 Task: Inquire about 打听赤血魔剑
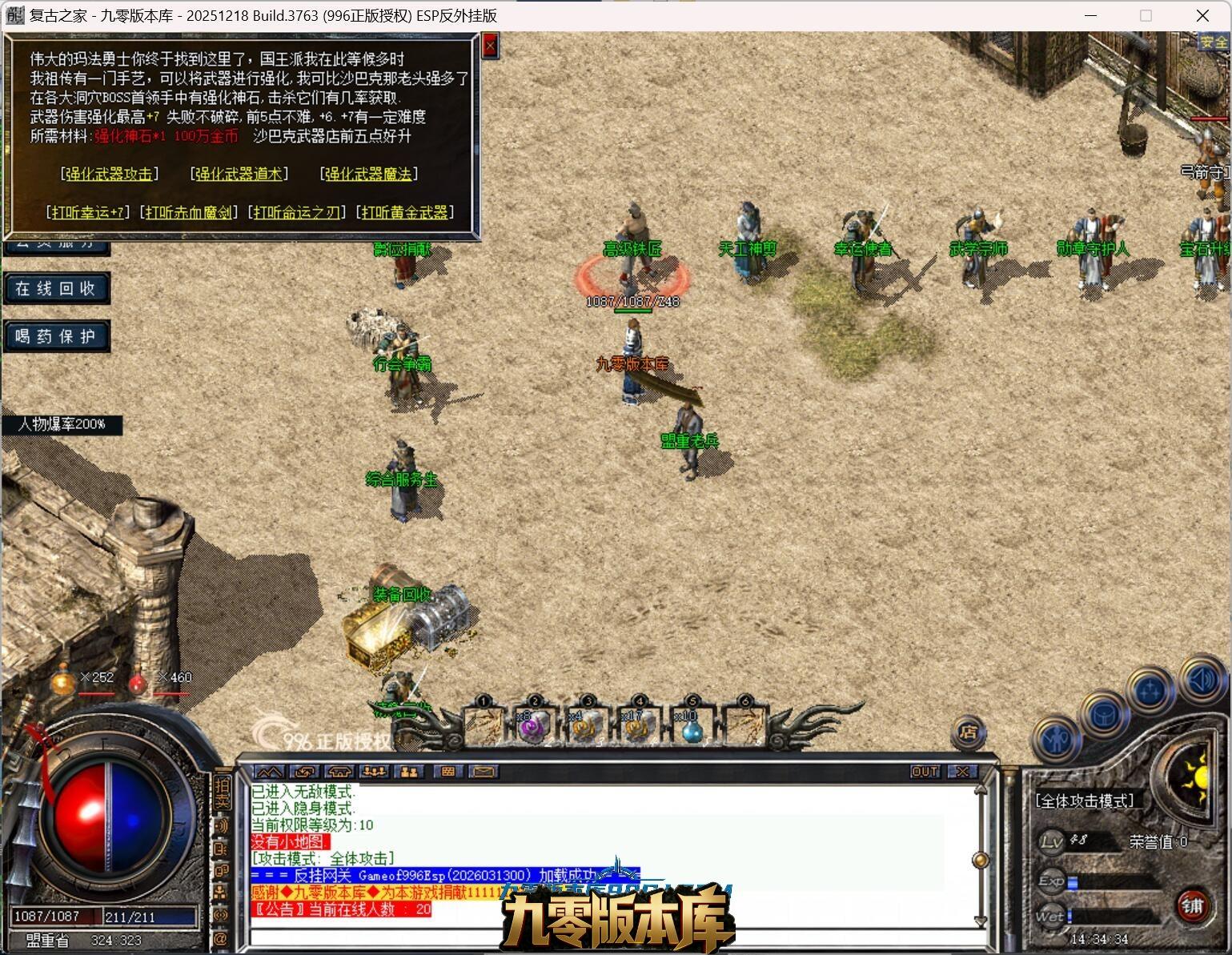pyautogui.click(x=189, y=212)
